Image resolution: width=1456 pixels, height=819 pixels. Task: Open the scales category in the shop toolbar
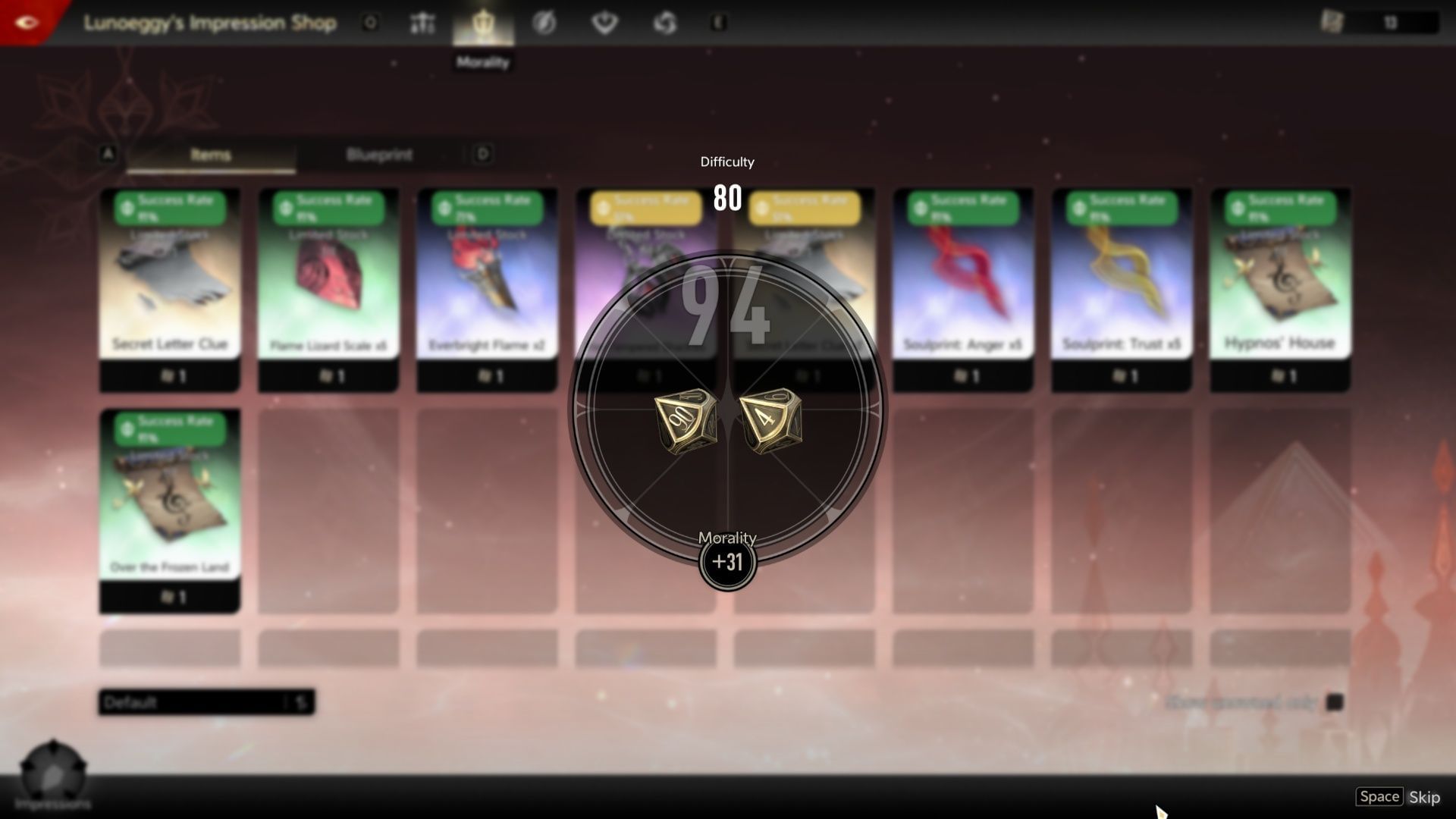[x=422, y=23]
